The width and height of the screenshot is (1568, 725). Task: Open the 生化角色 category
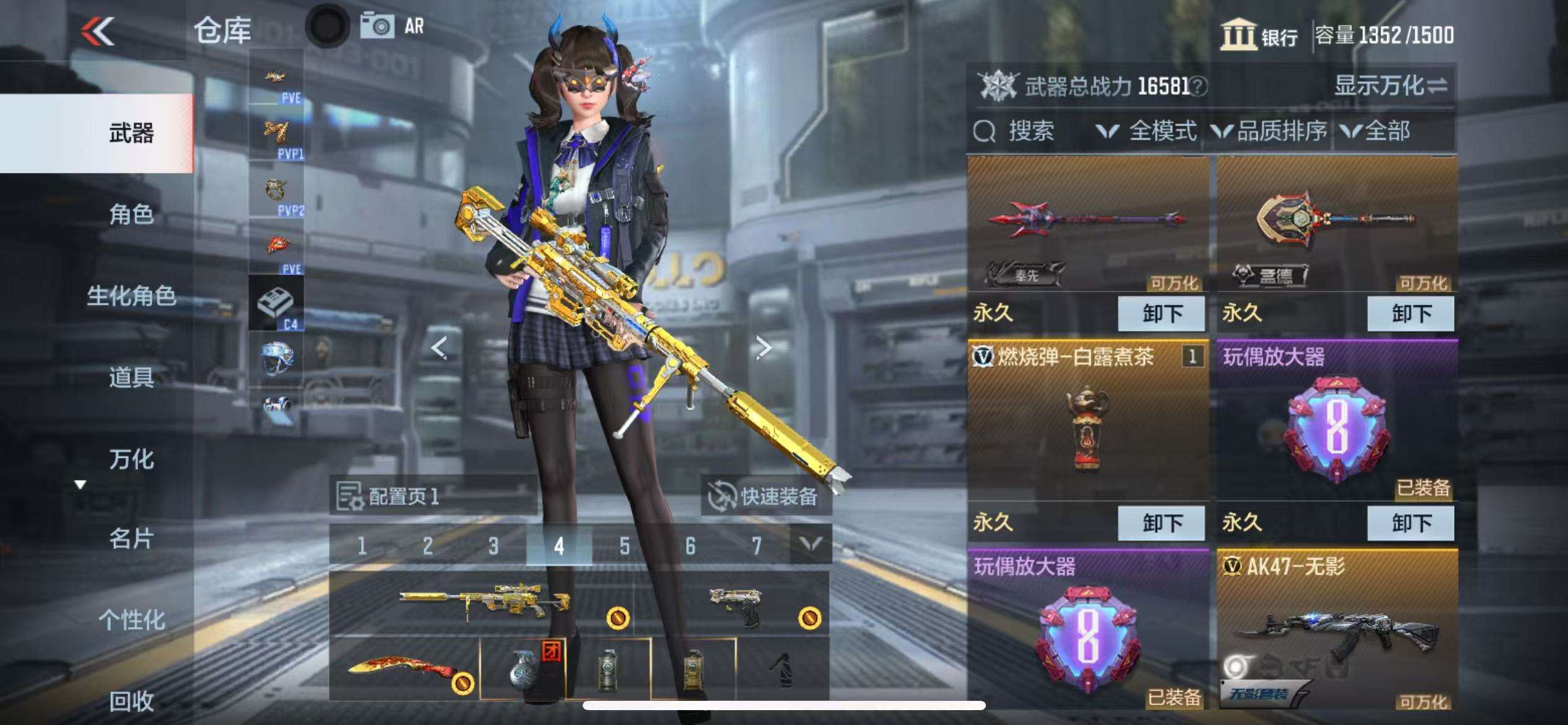(x=131, y=296)
